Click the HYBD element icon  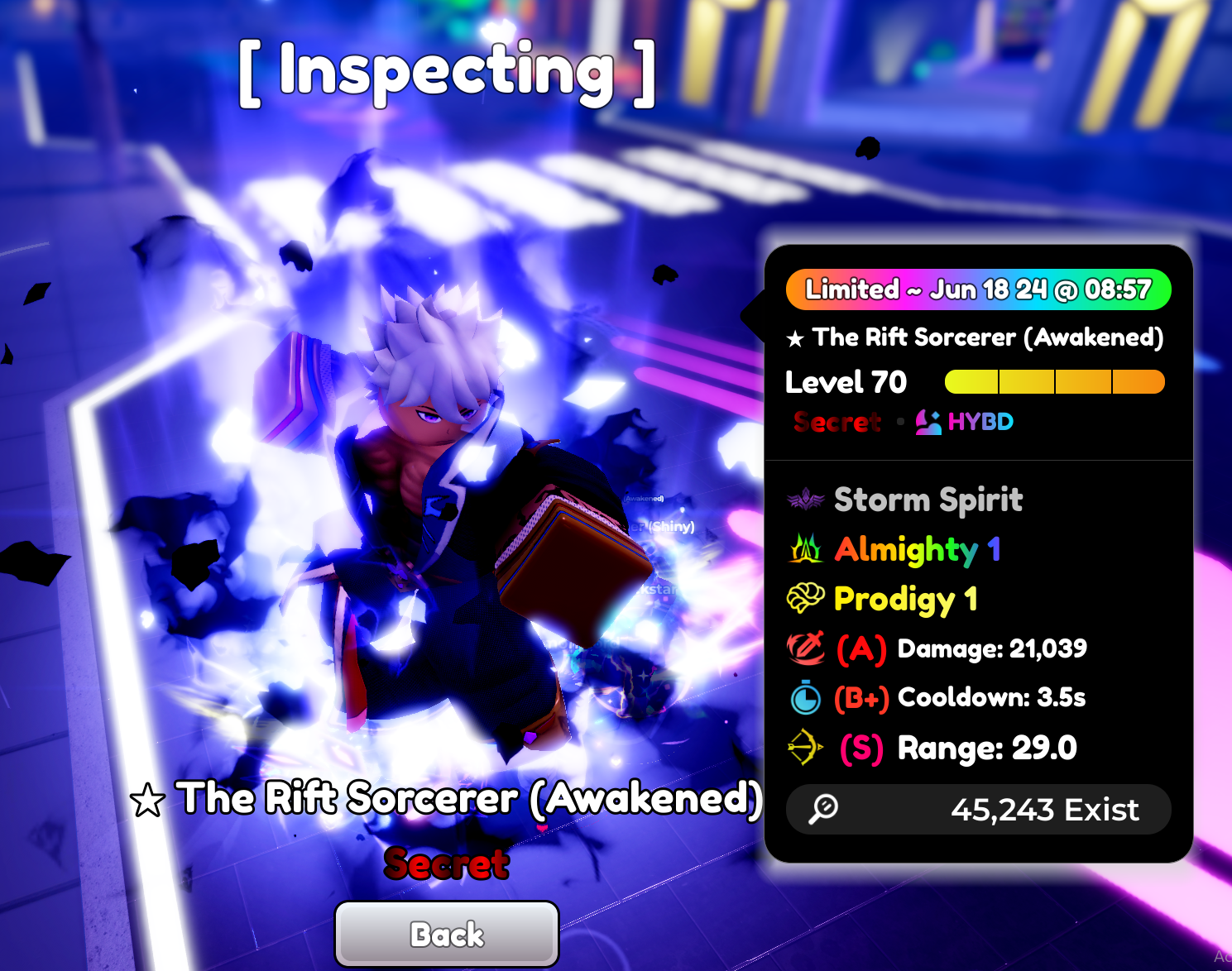pyautogui.click(x=928, y=422)
